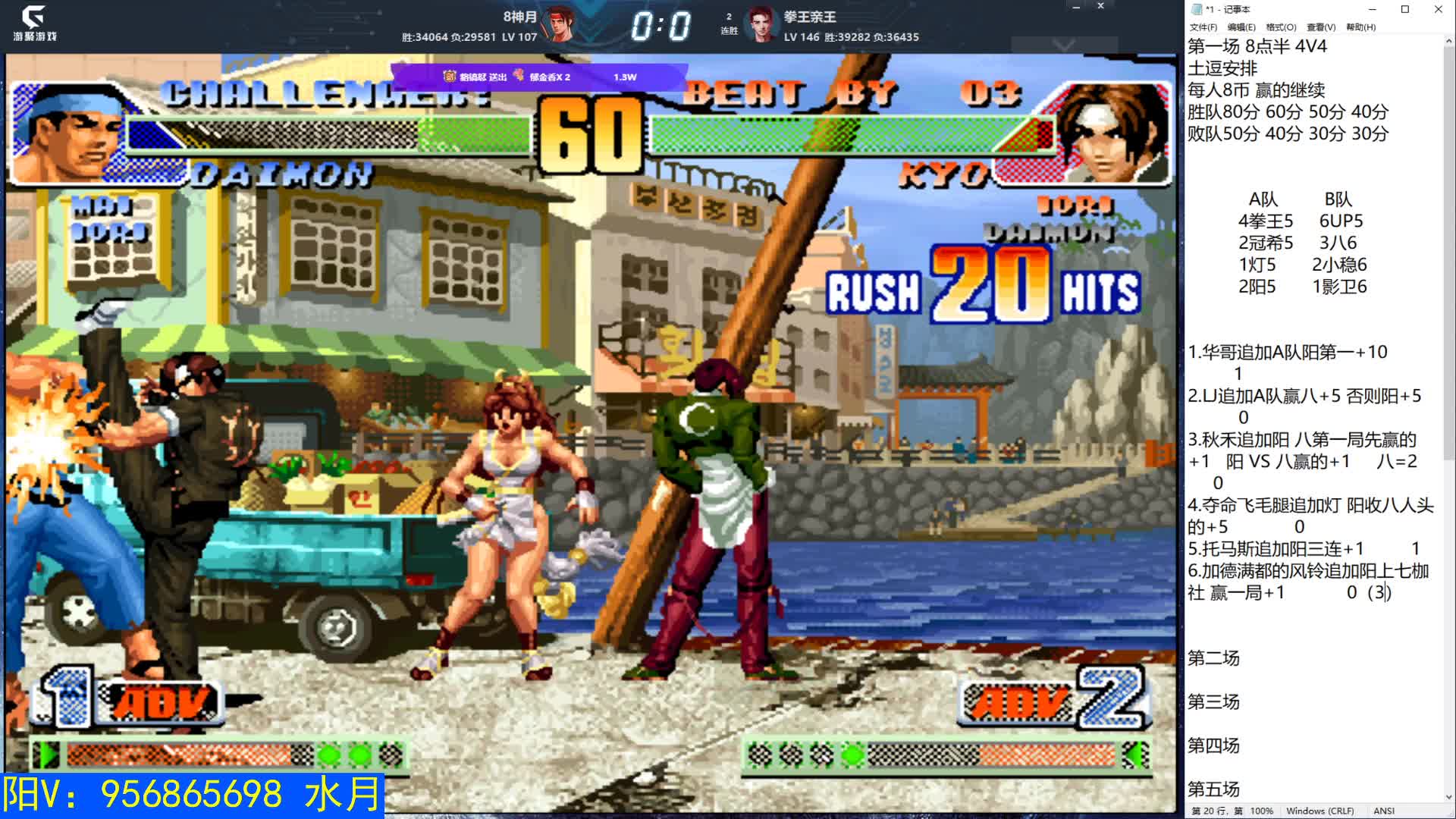Open player 8神月's avatar profile
This screenshot has width=1456, height=819.
561,25
